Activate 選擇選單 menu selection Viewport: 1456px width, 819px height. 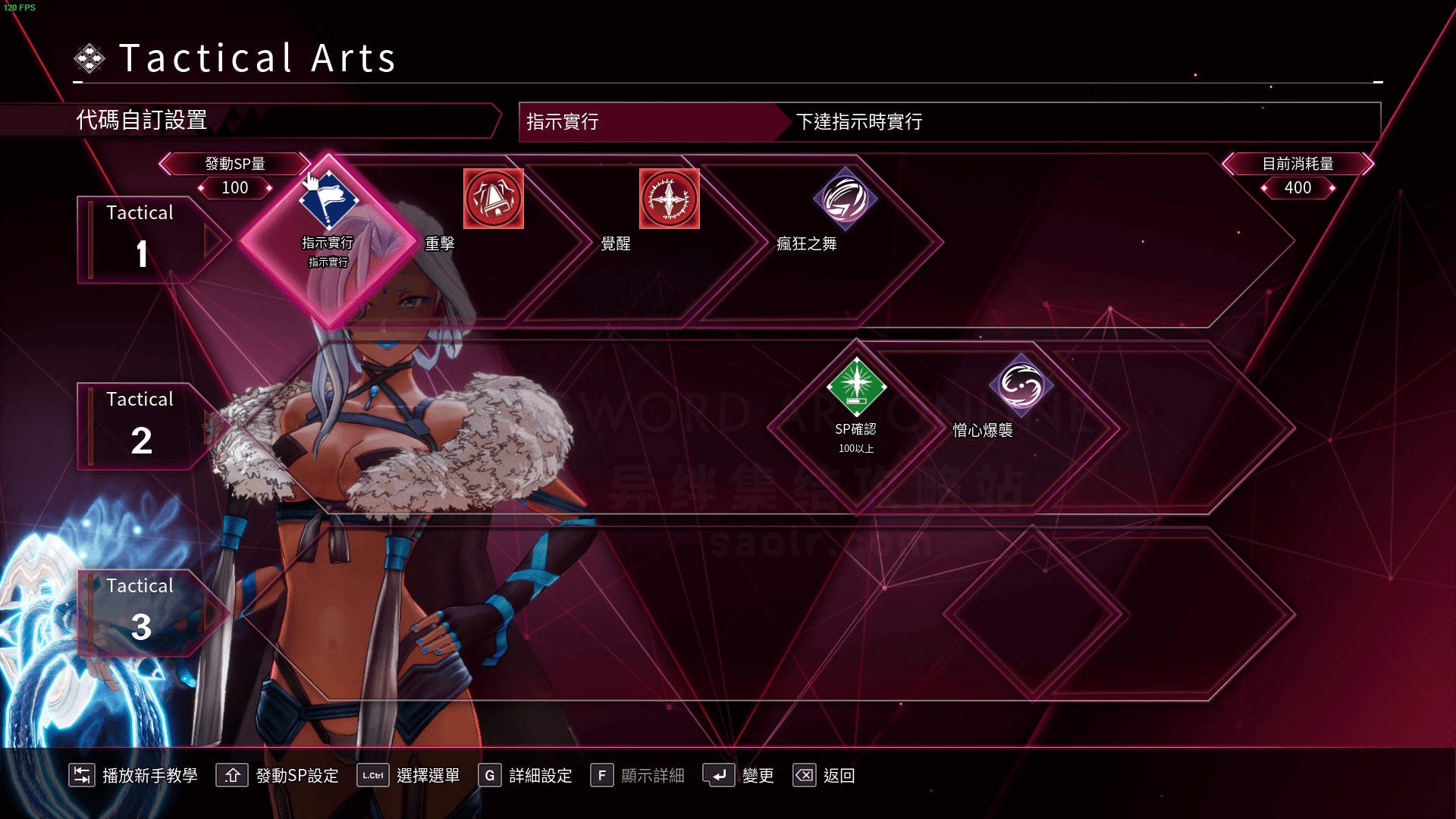(409, 775)
